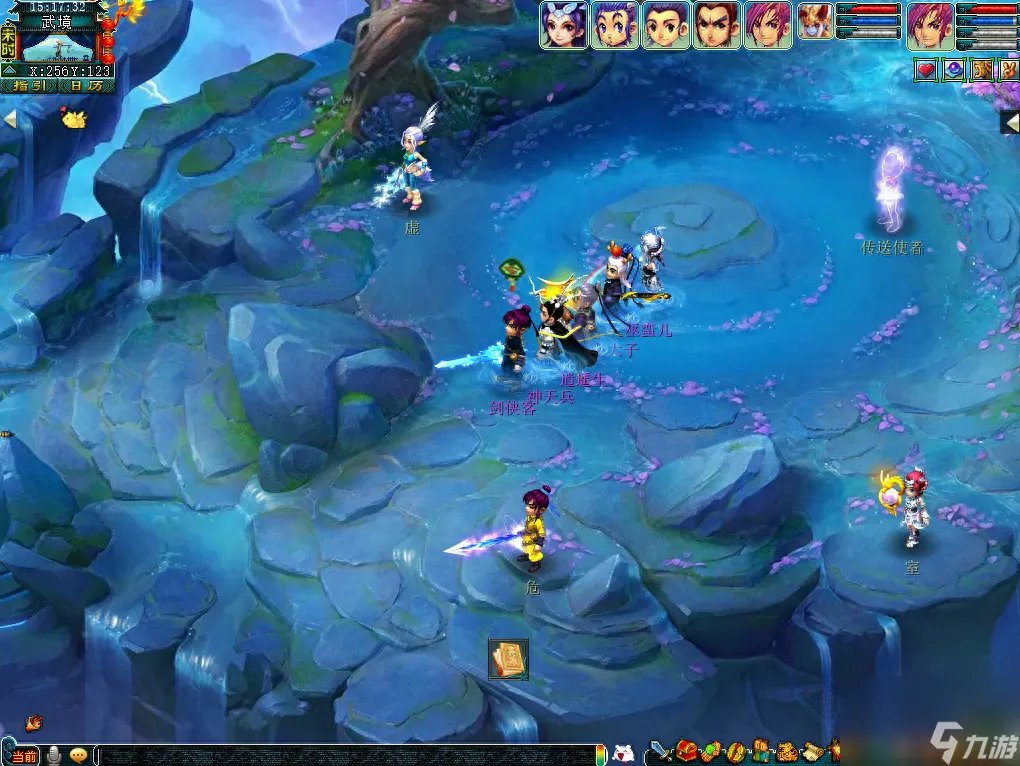Open the red treasure chest toolbar icon
This screenshot has height=766, width=1020.
click(686, 751)
